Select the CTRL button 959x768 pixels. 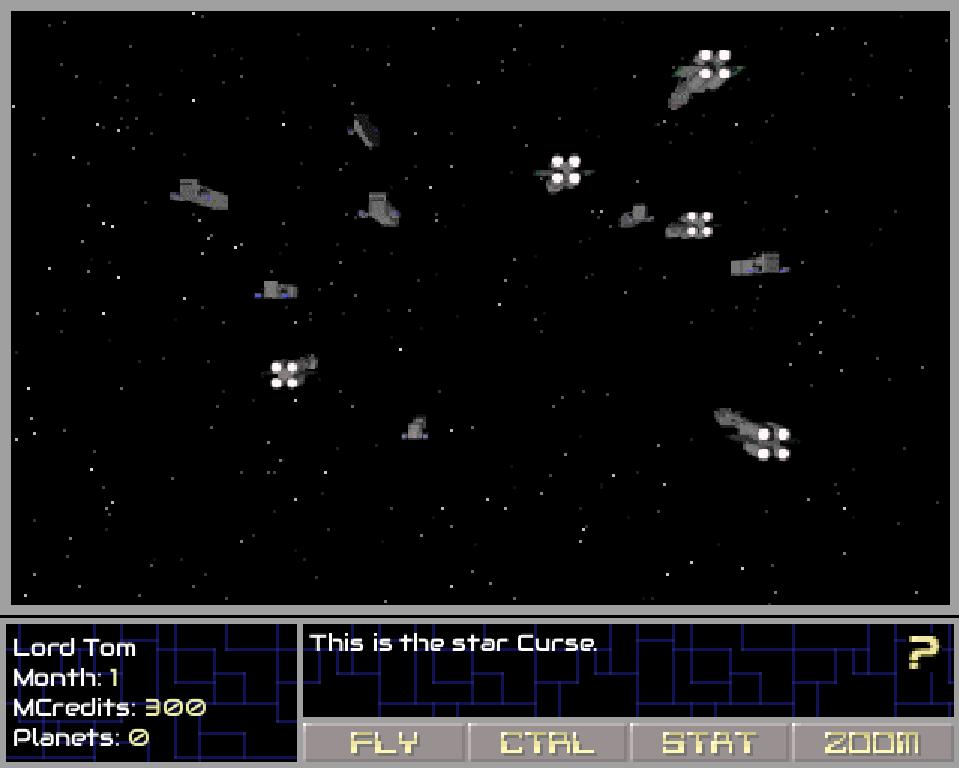548,743
